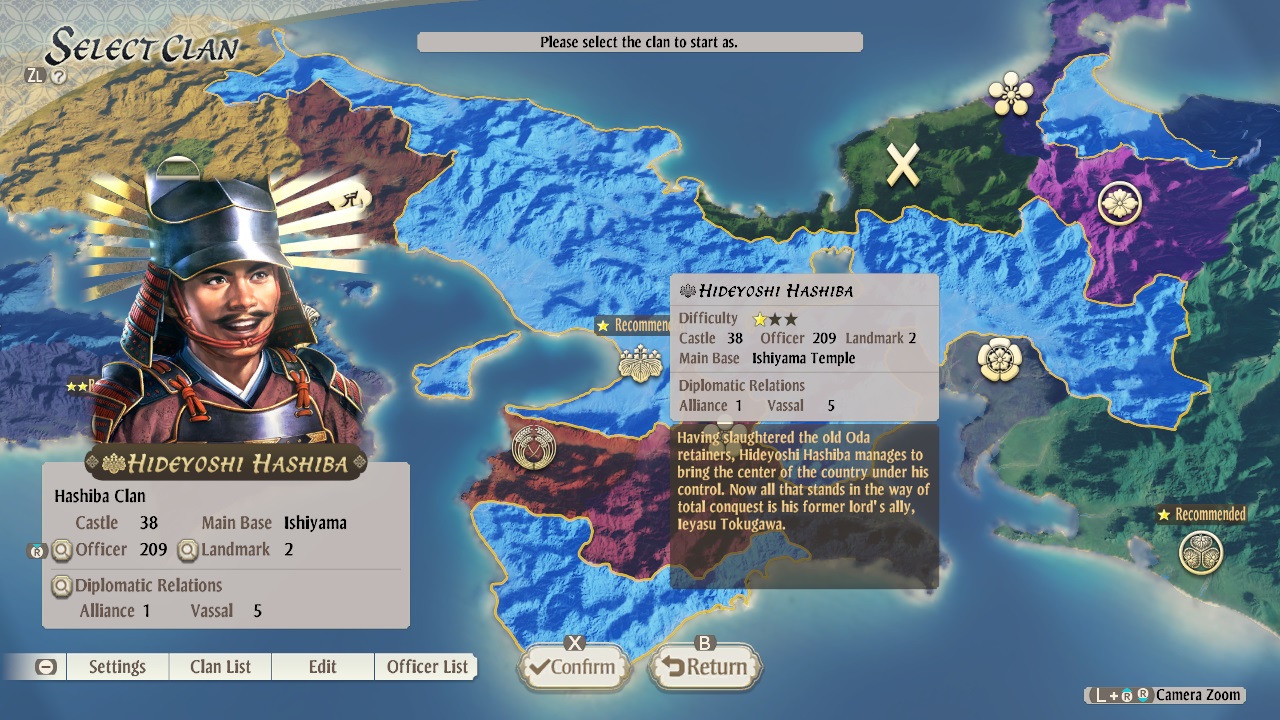Open the ZL help question mark icon
This screenshot has width=1280, height=720.
57,73
